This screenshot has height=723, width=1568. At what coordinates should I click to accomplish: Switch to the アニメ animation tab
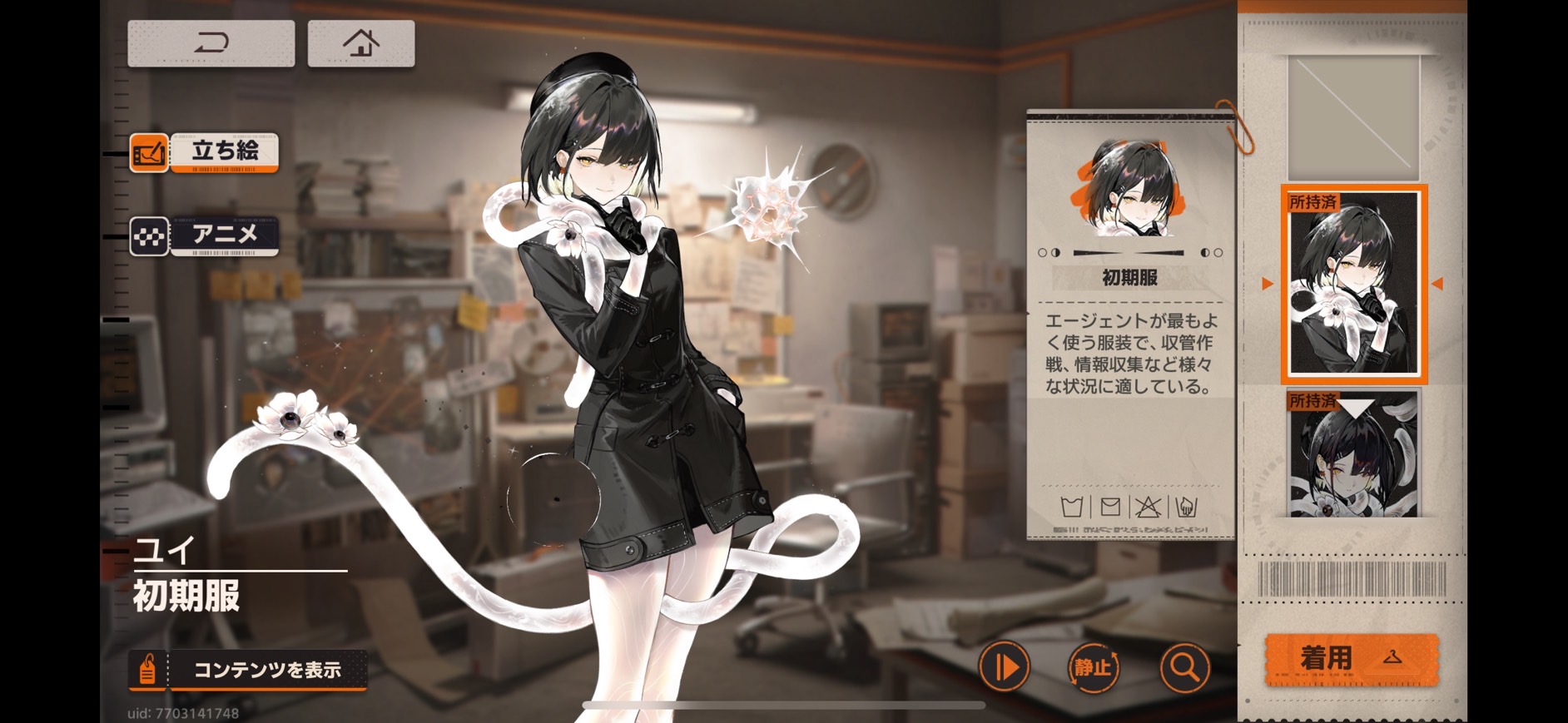205,236
